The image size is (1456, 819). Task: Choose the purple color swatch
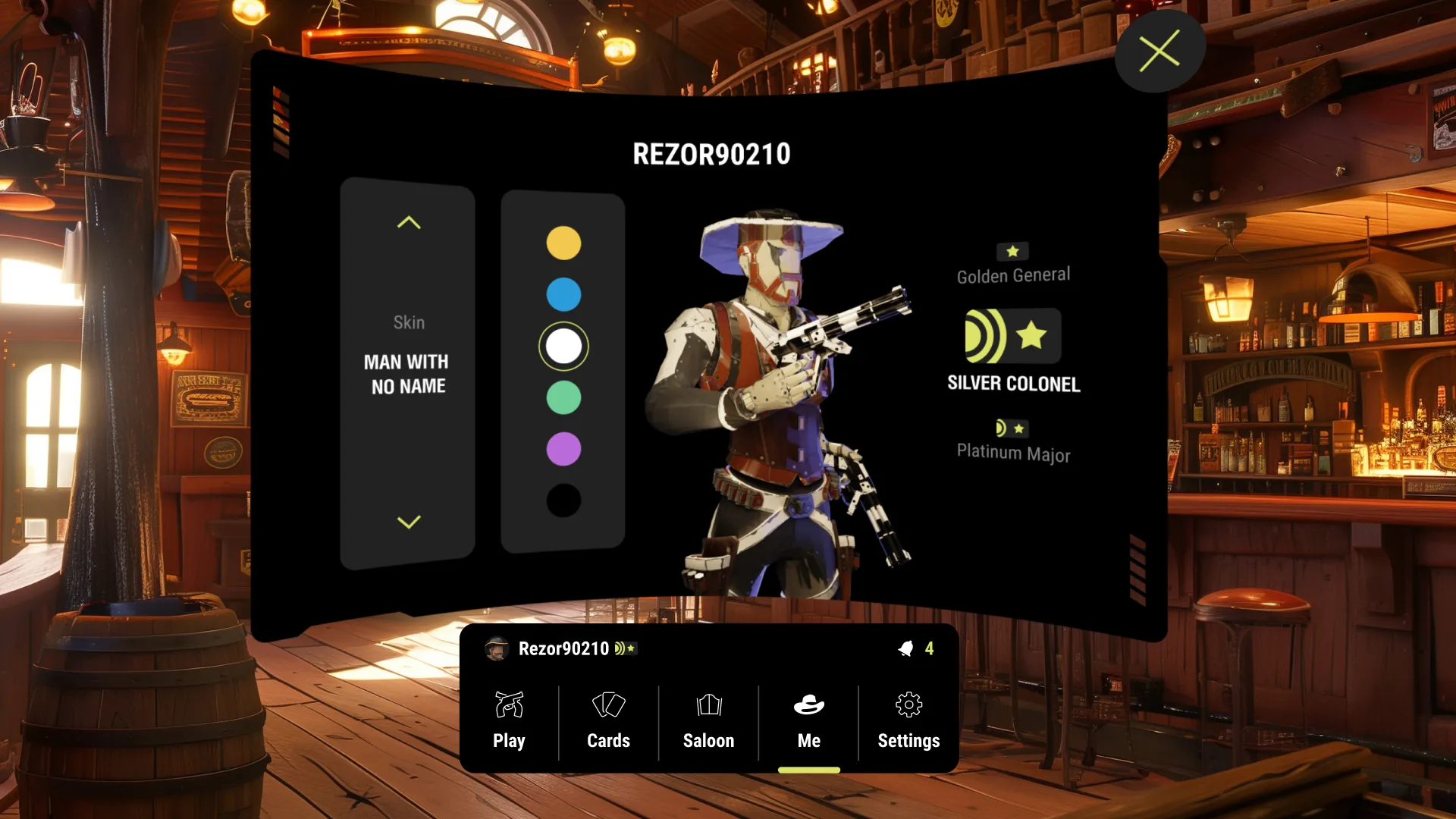pyautogui.click(x=563, y=449)
